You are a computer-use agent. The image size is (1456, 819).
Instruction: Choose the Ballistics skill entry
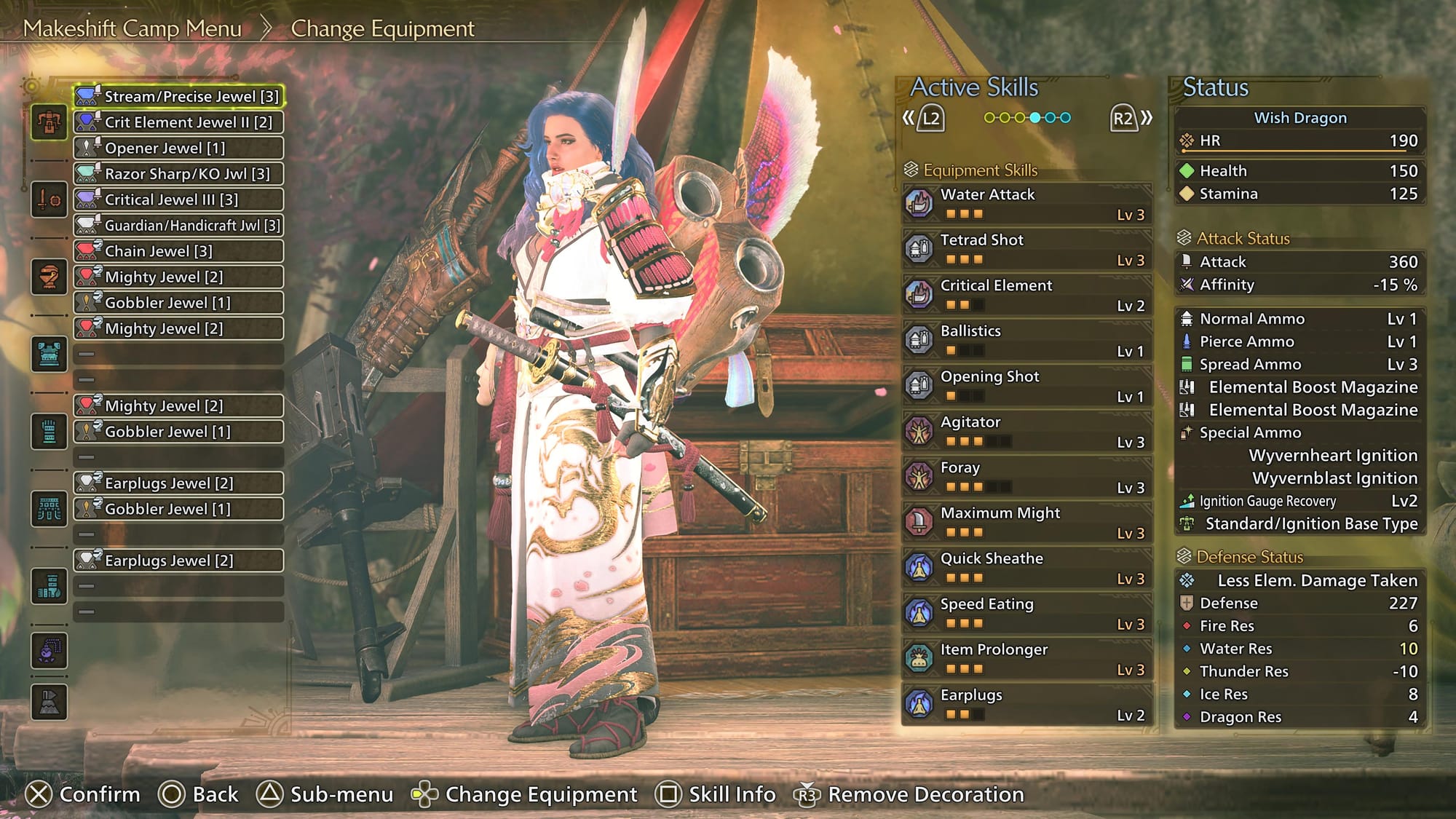[x=1026, y=340]
